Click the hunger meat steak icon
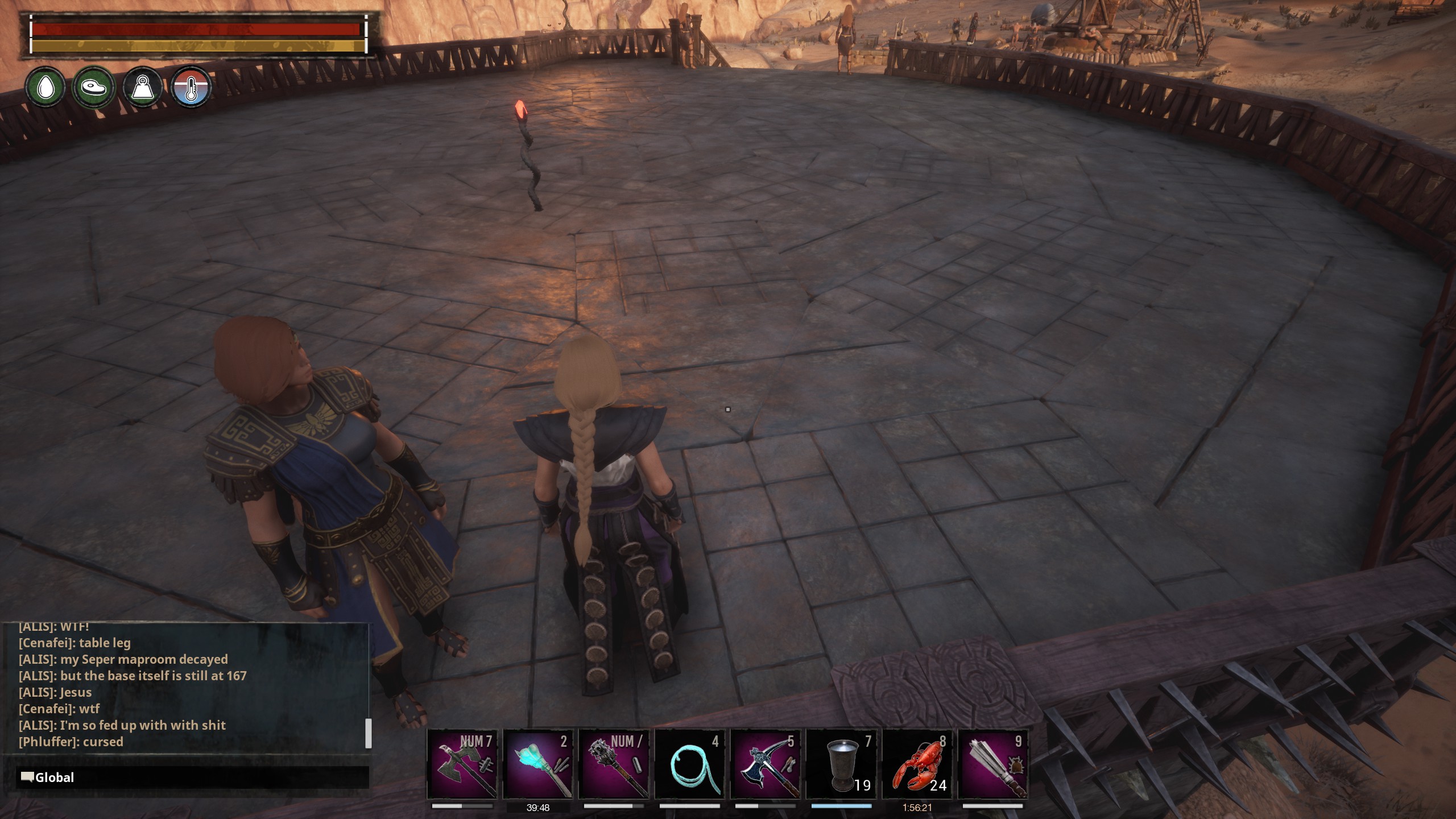The height and width of the screenshot is (819, 1456). (94, 87)
